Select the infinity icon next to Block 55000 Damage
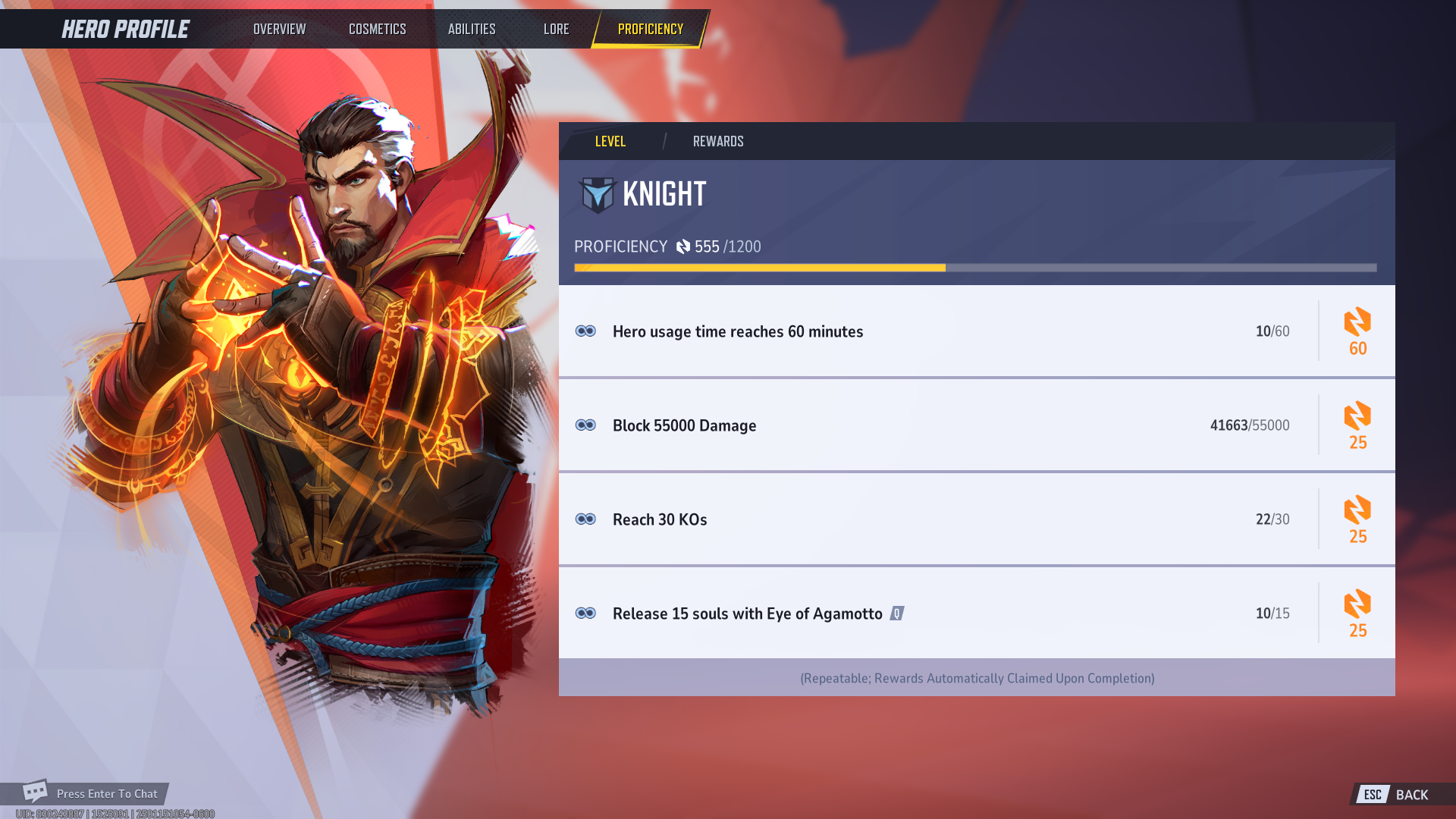The width and height of the screenshot is (1456, 819). pyautogui.click(x=587, y=425)
